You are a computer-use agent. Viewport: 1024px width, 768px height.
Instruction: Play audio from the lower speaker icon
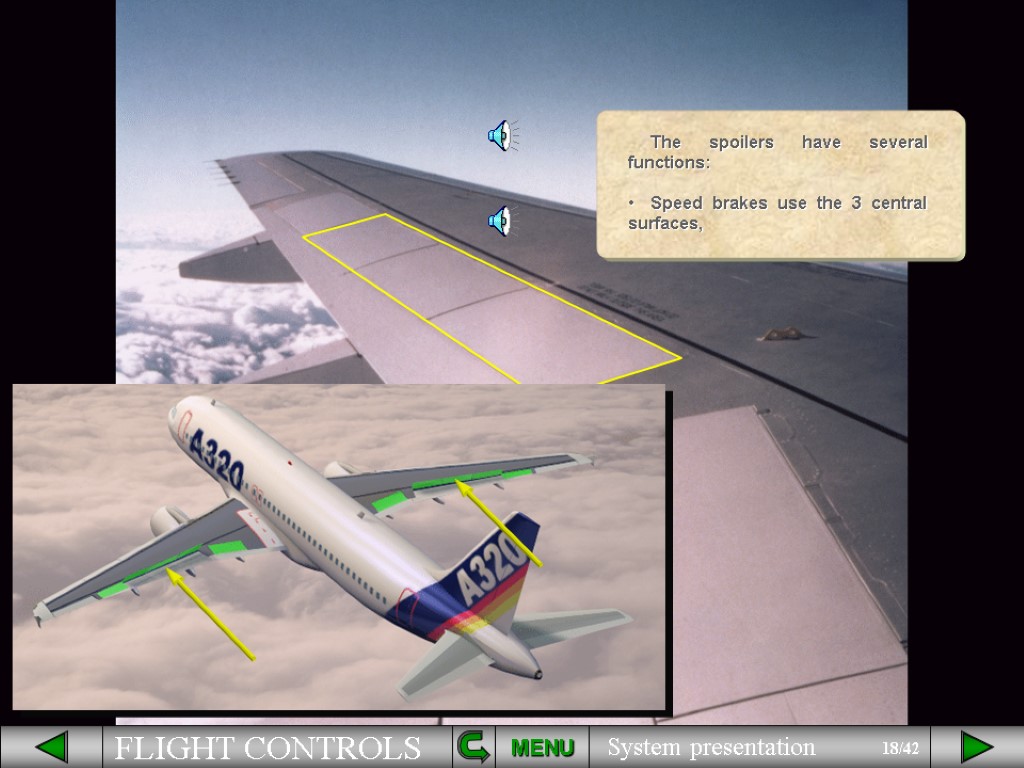500,221
